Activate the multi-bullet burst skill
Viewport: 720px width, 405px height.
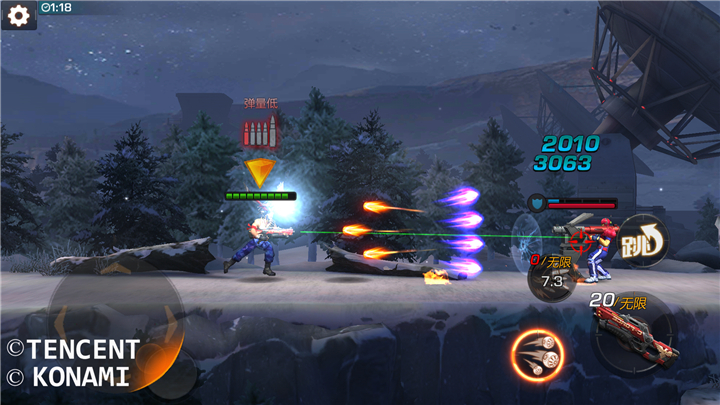tap(537, 354)
